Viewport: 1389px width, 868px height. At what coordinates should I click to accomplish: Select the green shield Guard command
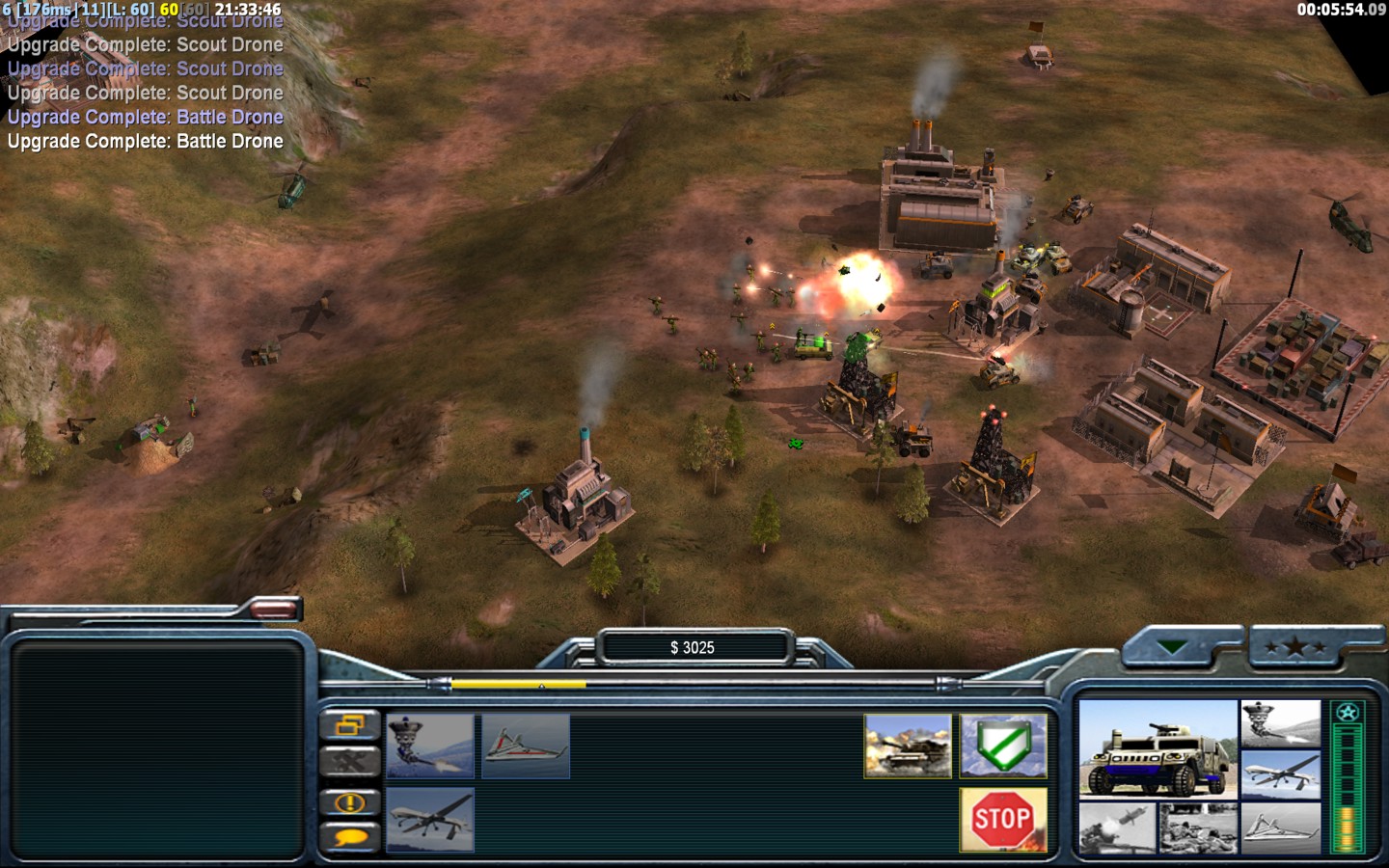click(x=1003, y=746)
